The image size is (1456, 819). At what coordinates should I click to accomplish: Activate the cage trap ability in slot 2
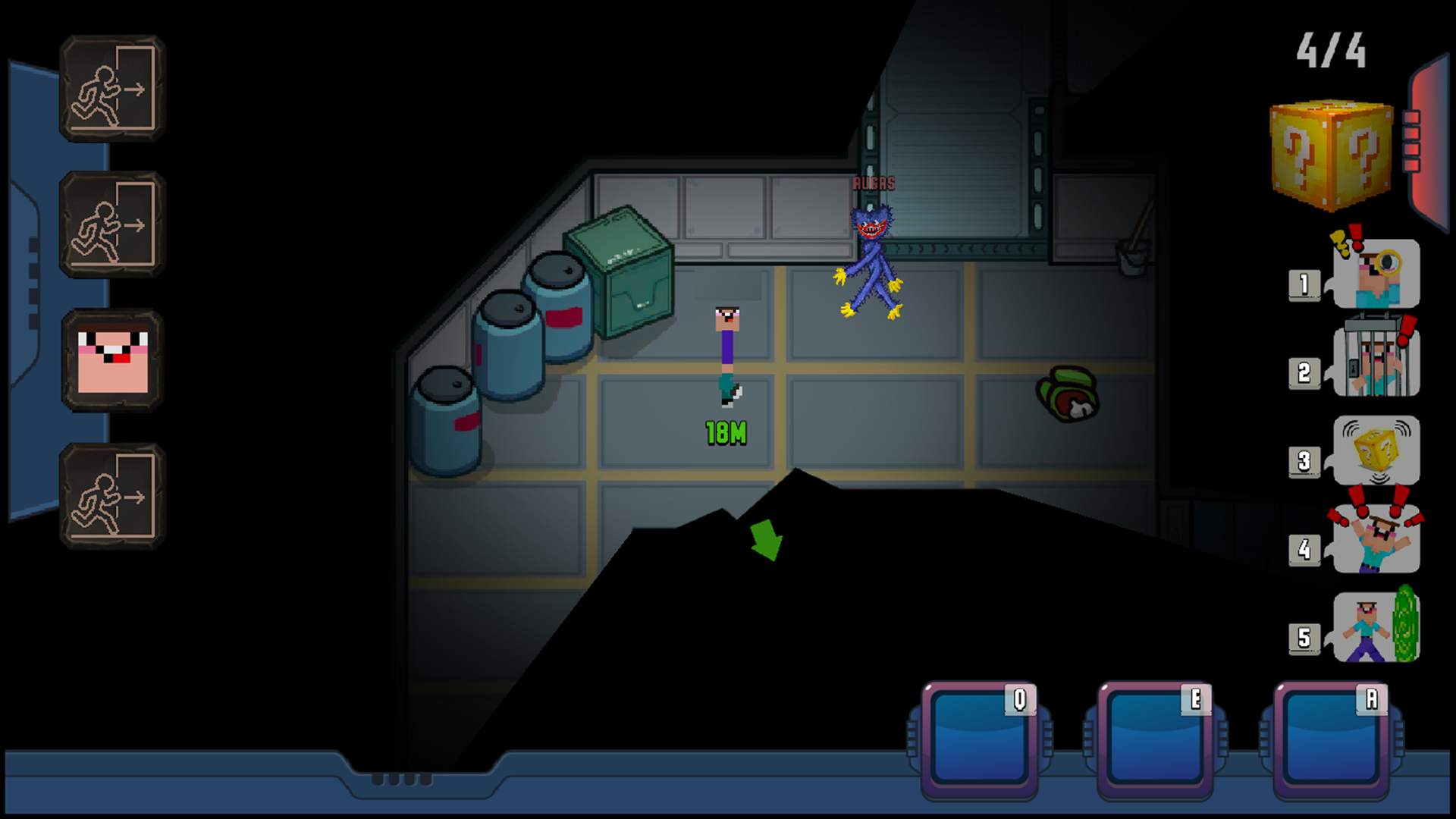1375,362
